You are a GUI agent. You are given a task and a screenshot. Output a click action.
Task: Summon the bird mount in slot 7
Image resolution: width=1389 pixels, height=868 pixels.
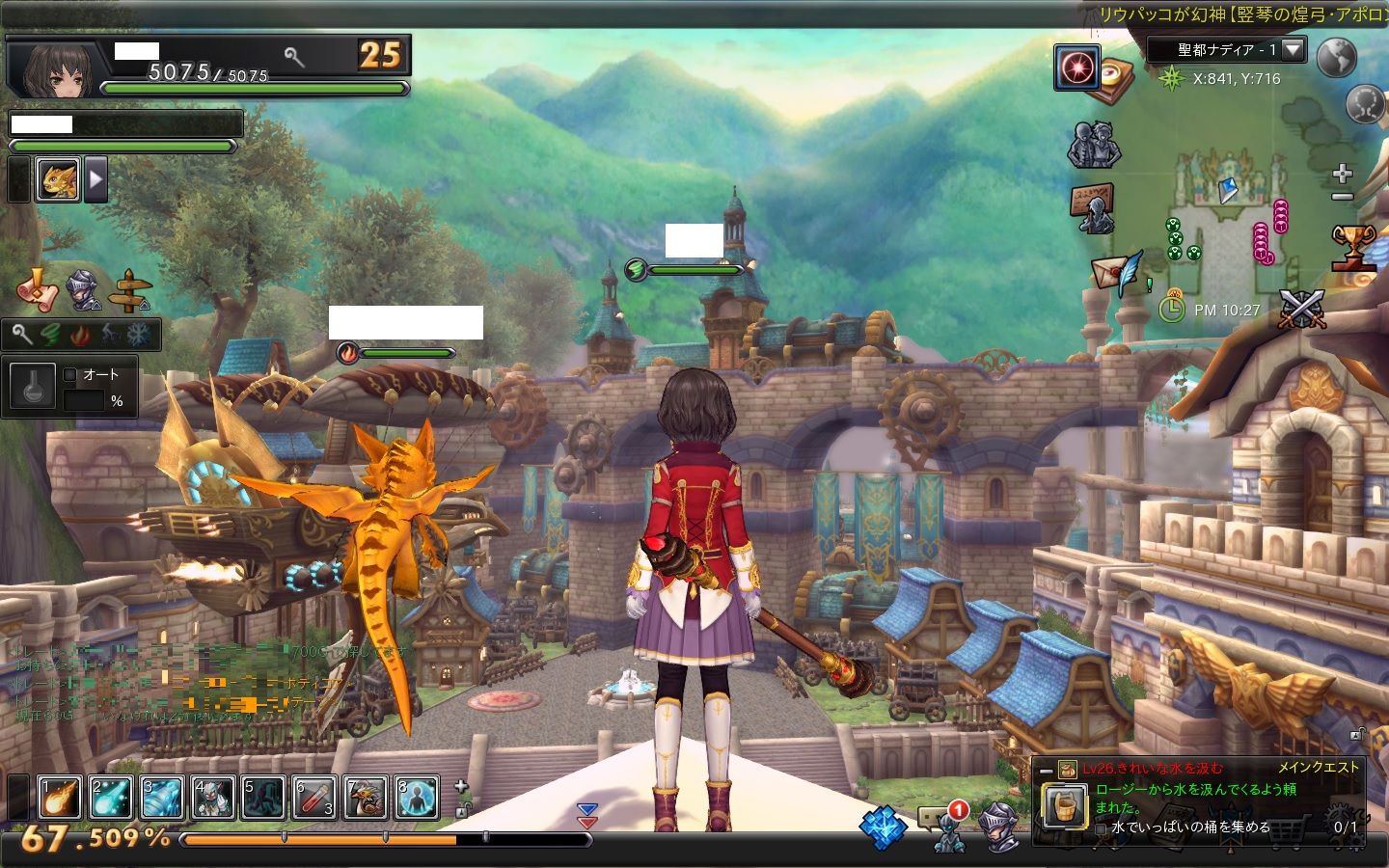[x=365, y=799]
